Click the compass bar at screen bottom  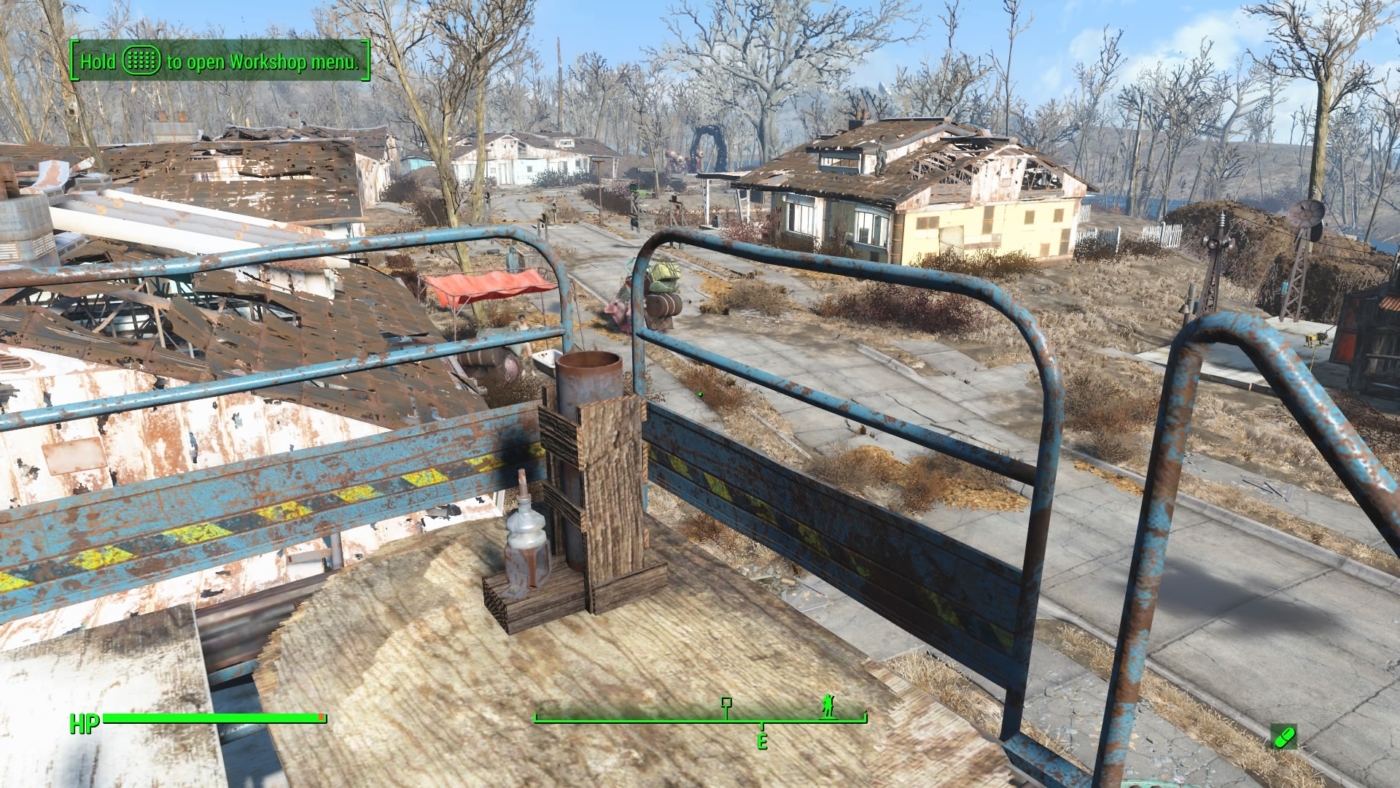coord(700,717)
